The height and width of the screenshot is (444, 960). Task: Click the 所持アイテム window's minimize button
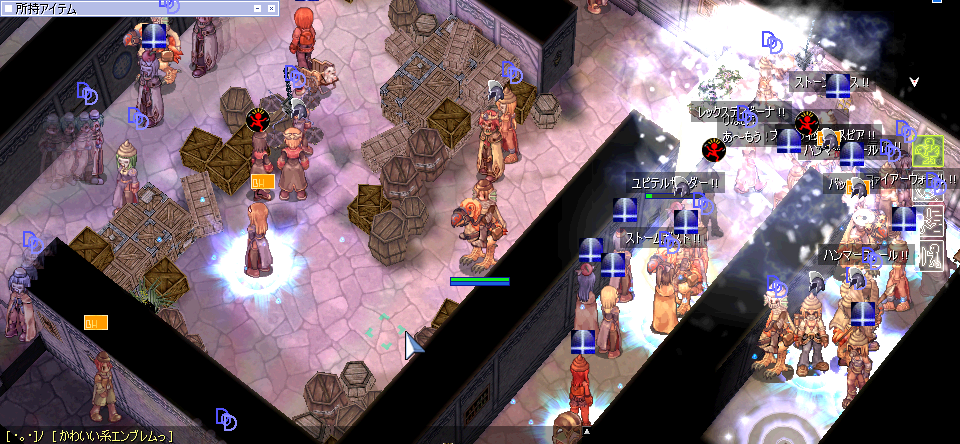(x=257, y=8)
